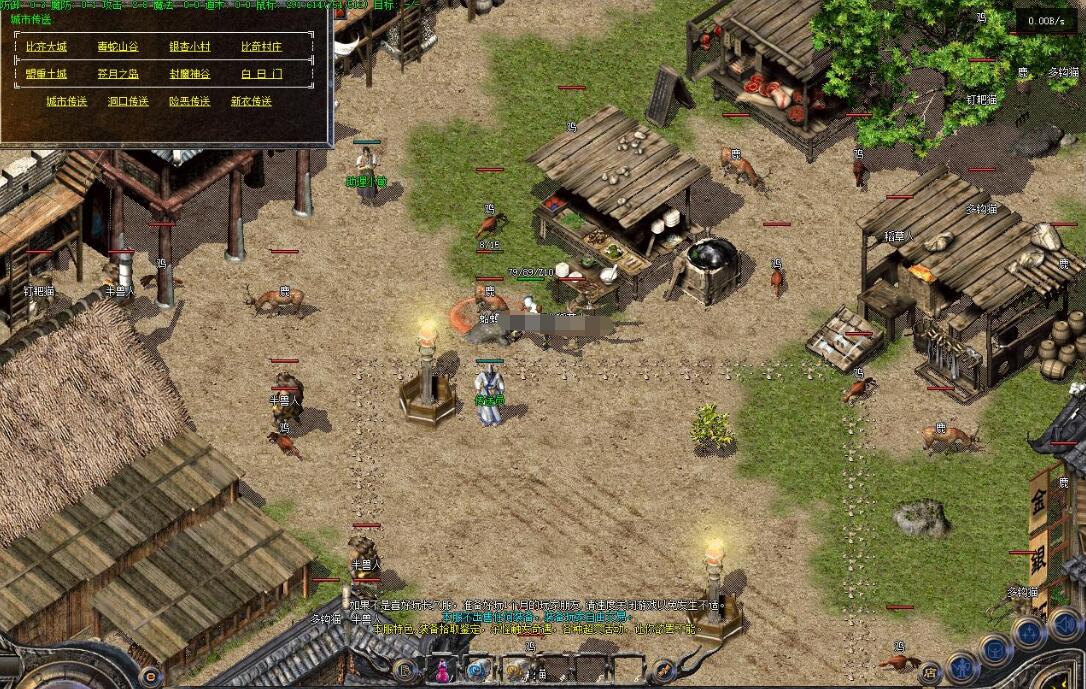Teleport to 白日门

[x=261, y=74]
